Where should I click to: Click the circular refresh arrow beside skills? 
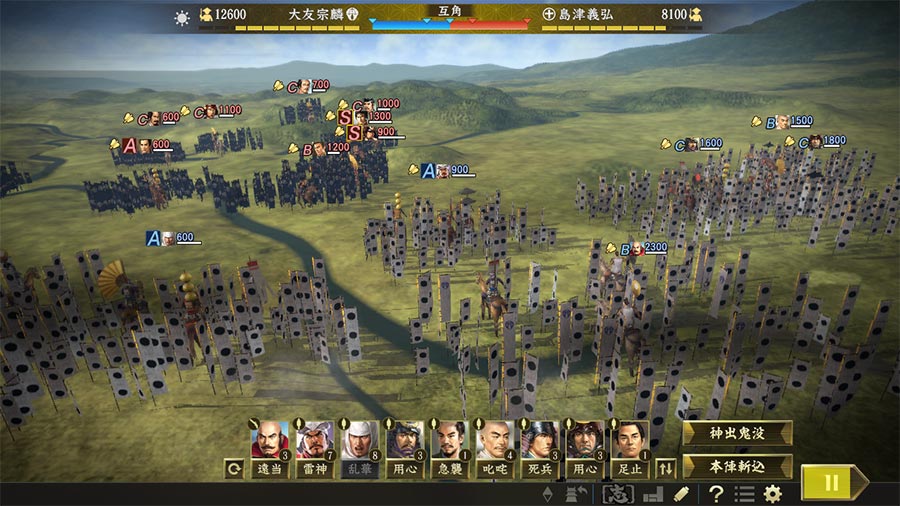(x=235, y=467)
